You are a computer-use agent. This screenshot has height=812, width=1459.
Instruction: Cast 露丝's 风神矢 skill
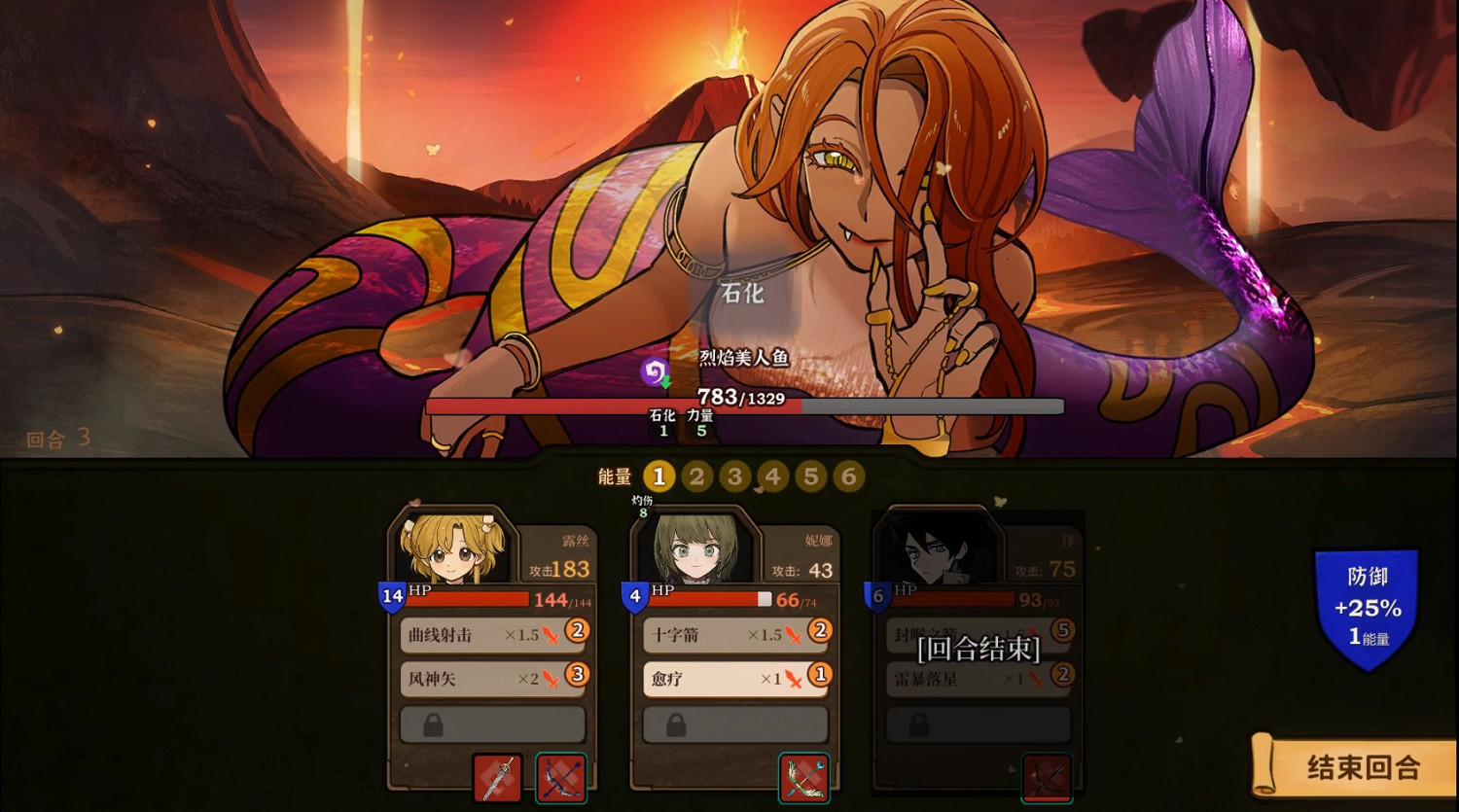pyautogui.click(x=491, y=681)
